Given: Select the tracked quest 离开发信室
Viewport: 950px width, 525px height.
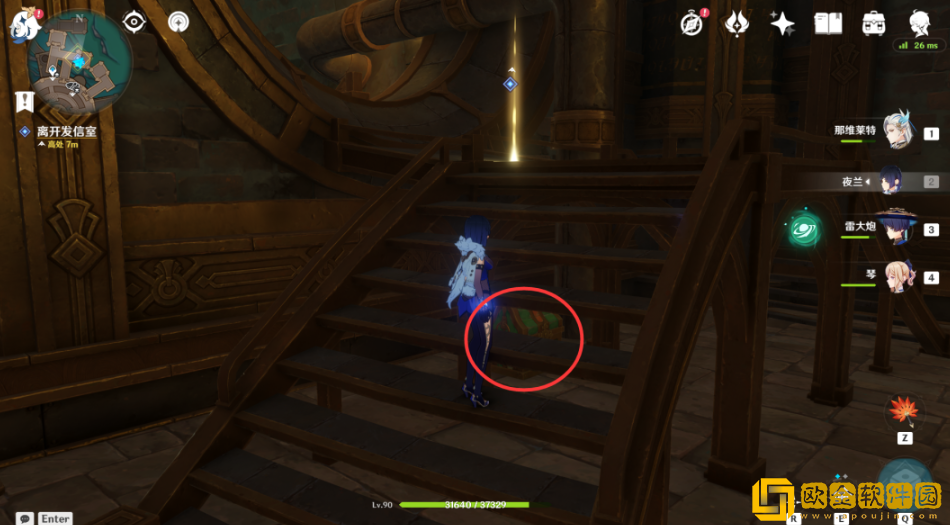Looking at the screenshot, I should [66, 131].
